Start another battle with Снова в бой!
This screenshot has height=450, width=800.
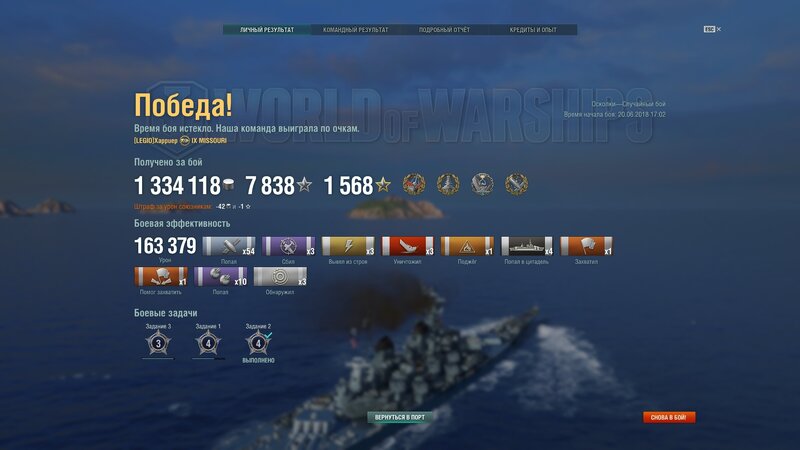[669, 417]
